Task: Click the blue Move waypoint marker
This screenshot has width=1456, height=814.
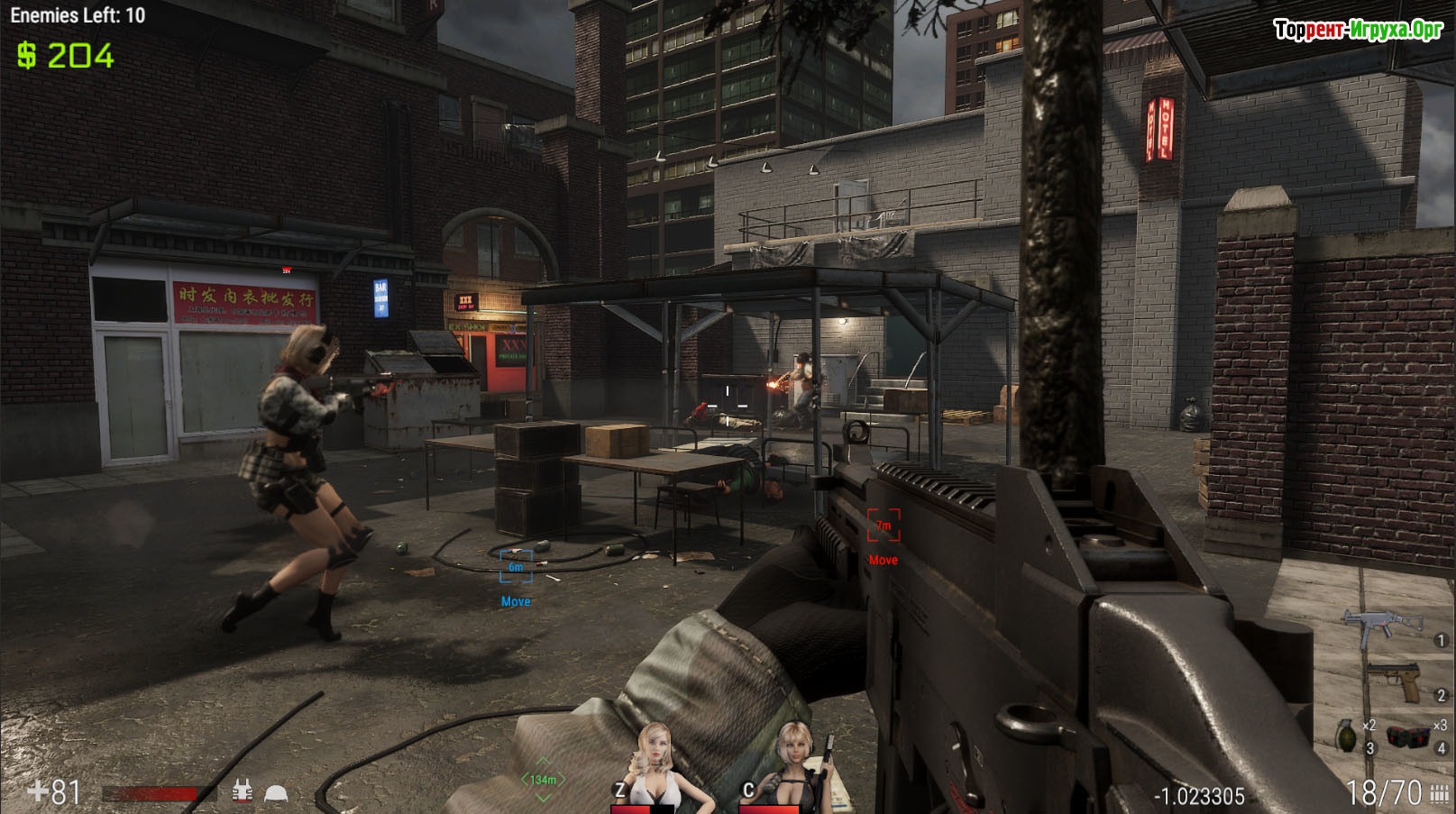Action: [x=516, y=566]
